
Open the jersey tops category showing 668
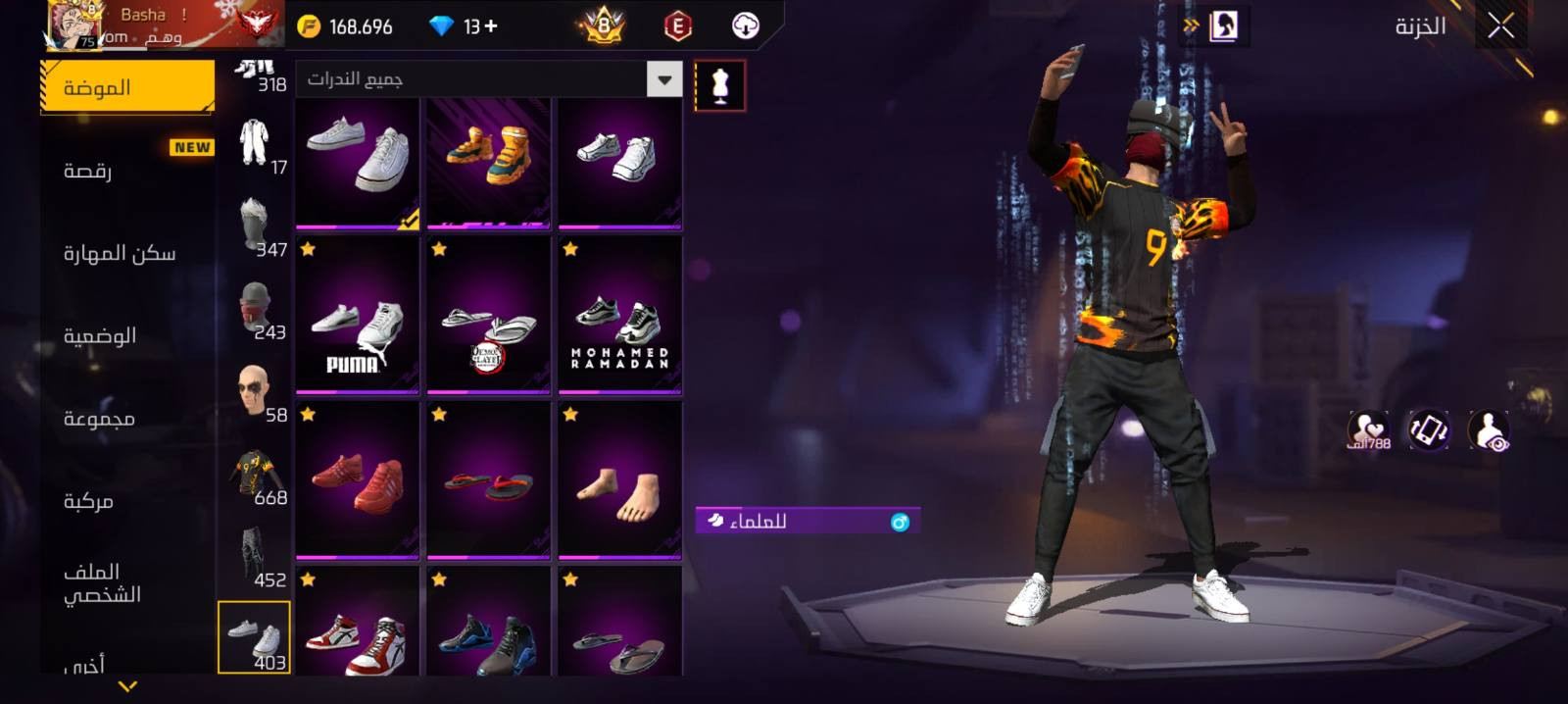256,477
